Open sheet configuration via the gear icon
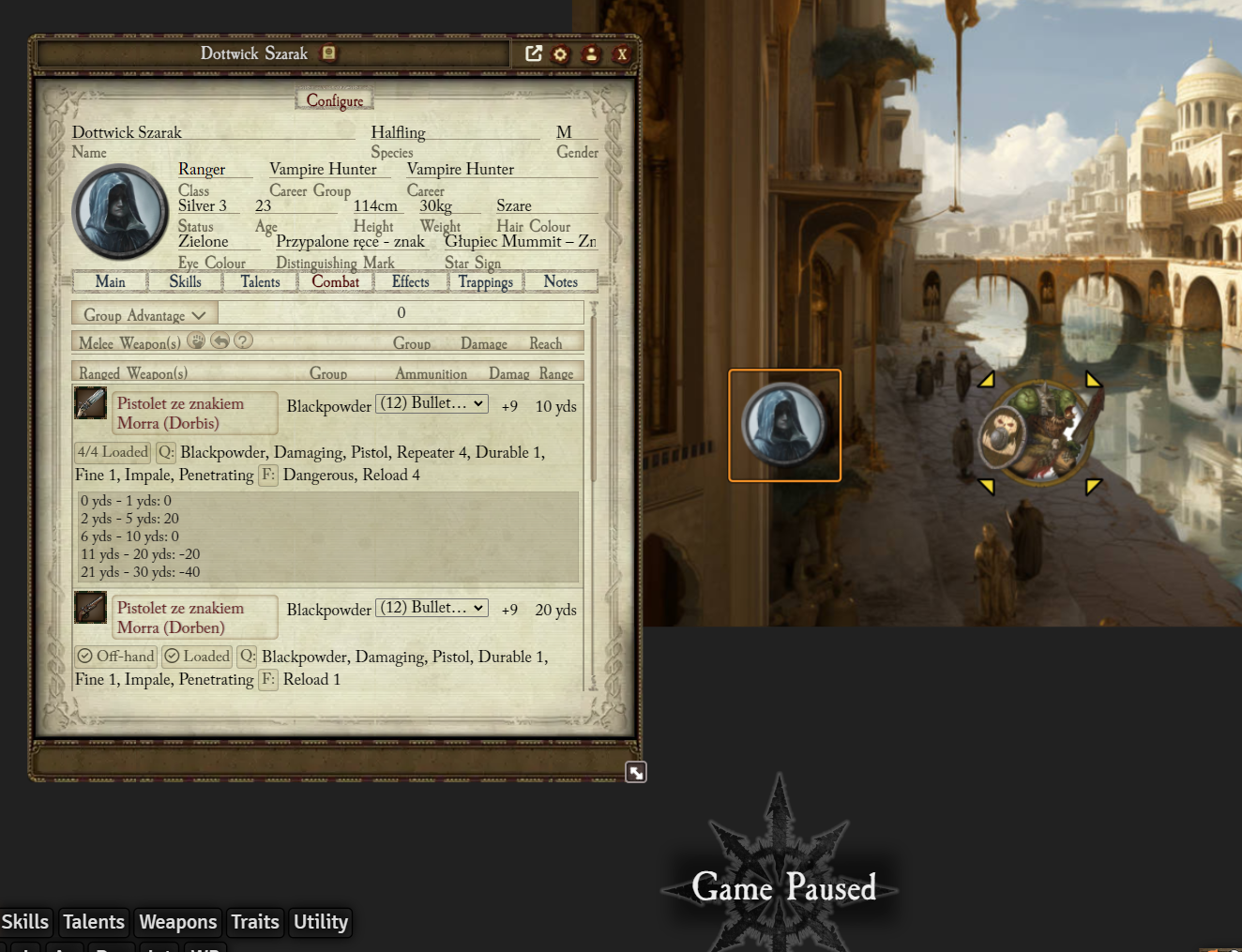Screen dimensions: 1242x952 [x=559, y=54]
